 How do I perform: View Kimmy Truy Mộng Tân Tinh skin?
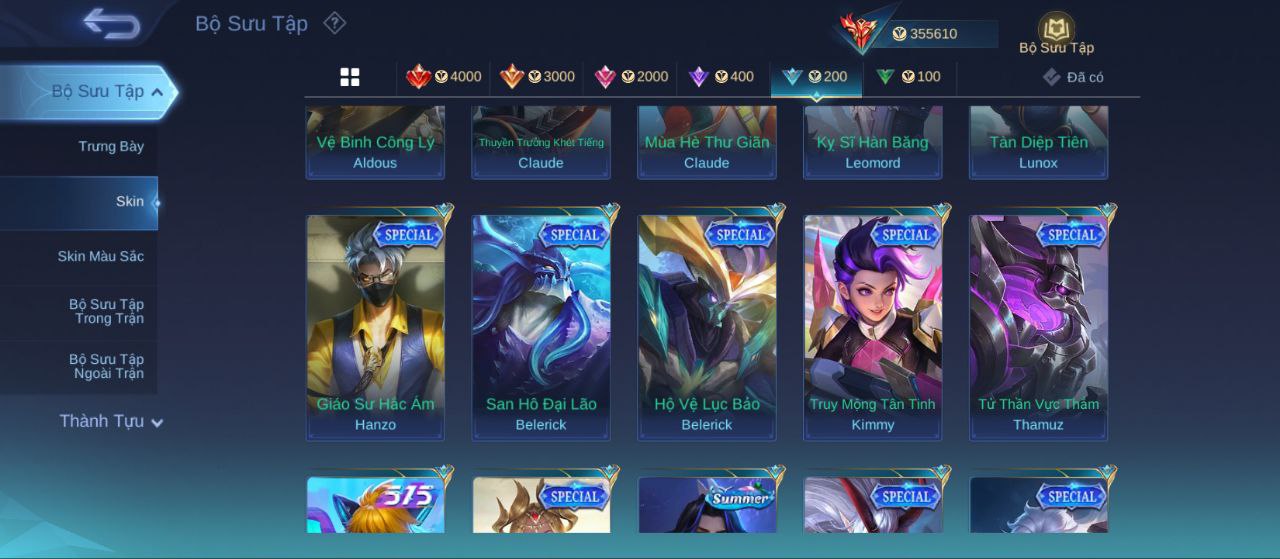pos(873,327)
